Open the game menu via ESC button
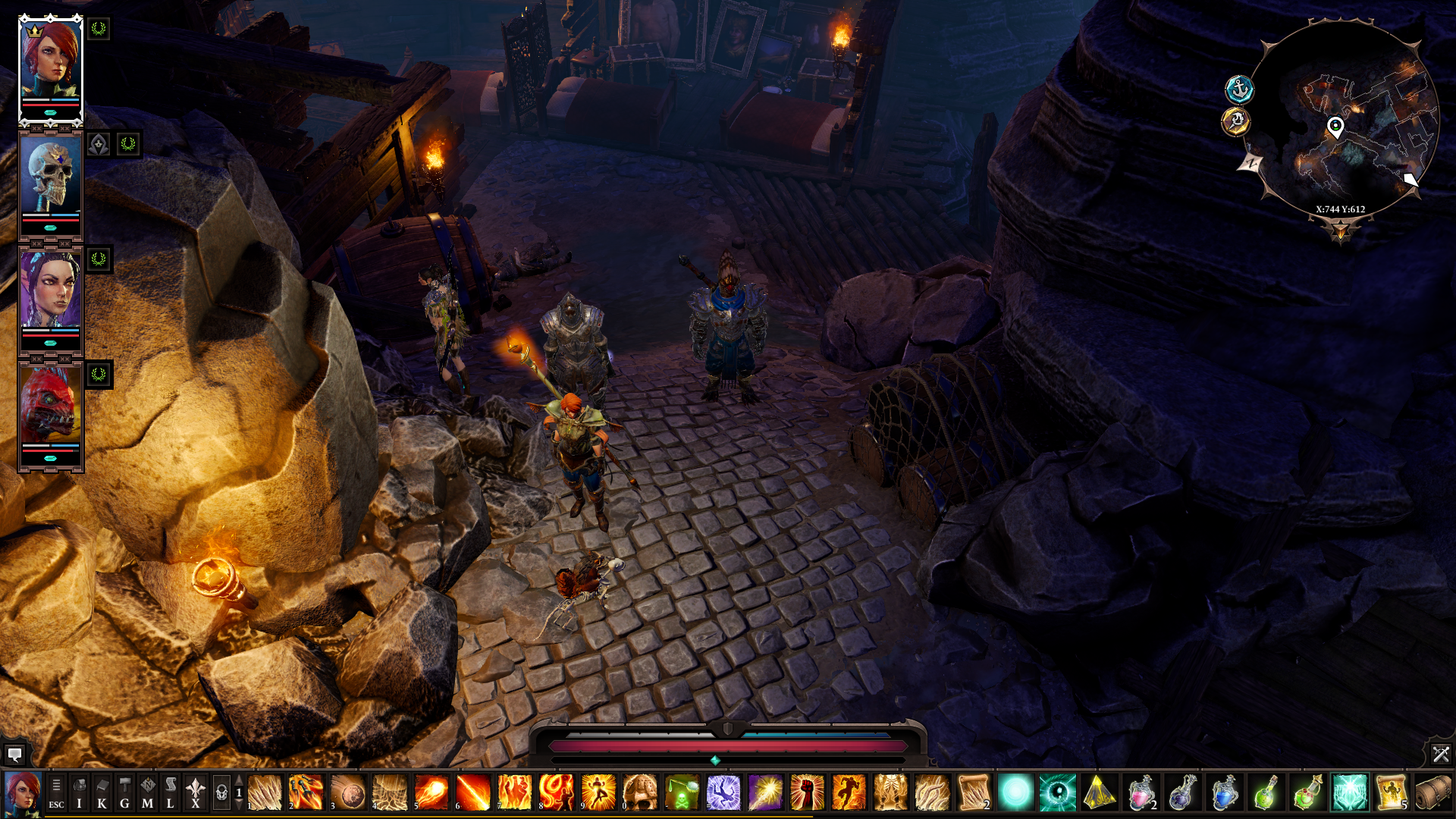 [x=56, y=792]
